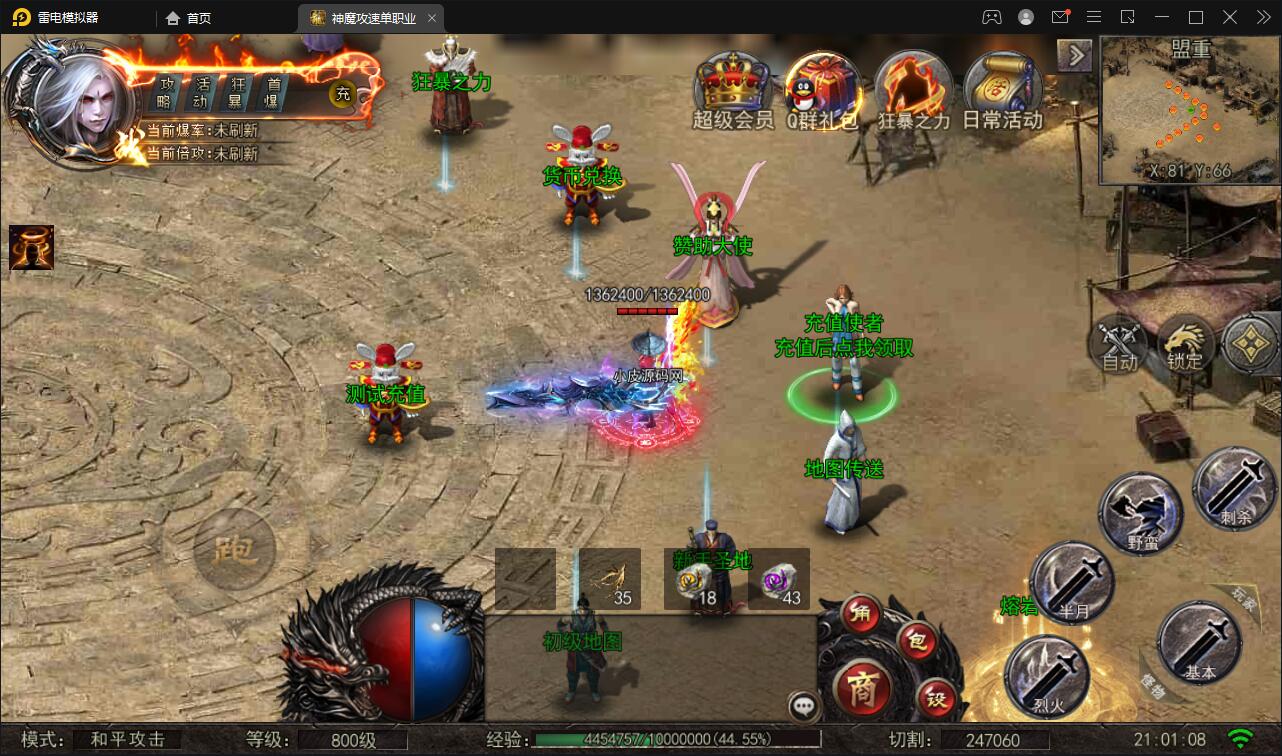This screenshot has width=1282, height=756.
Task: Cast the 刺杀 sword skill
Action: [x=1233, y=489]
